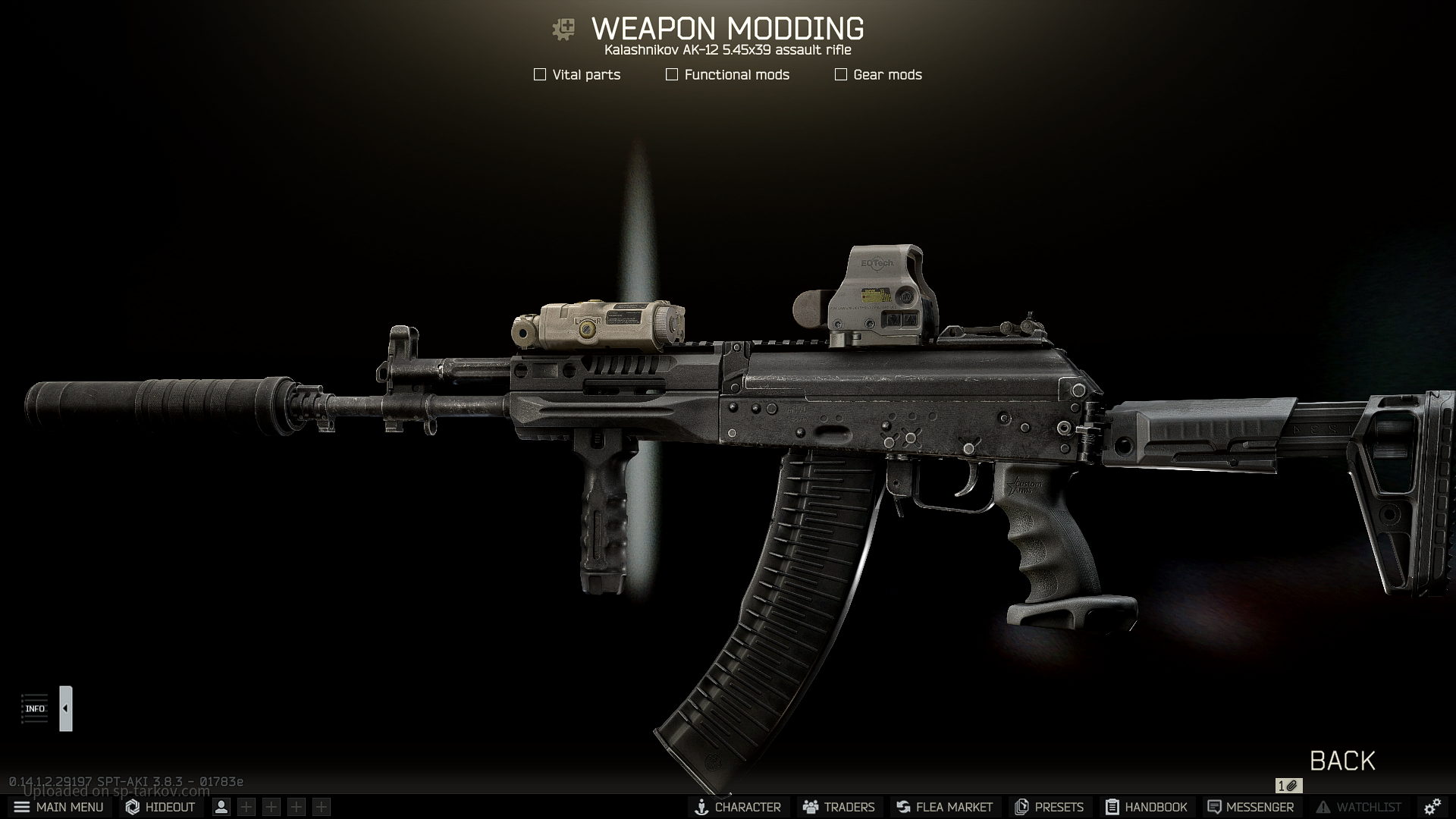Toggle the Gear mods checkbox
This screenshot has width=1456, height=819.
coord(841,74)
